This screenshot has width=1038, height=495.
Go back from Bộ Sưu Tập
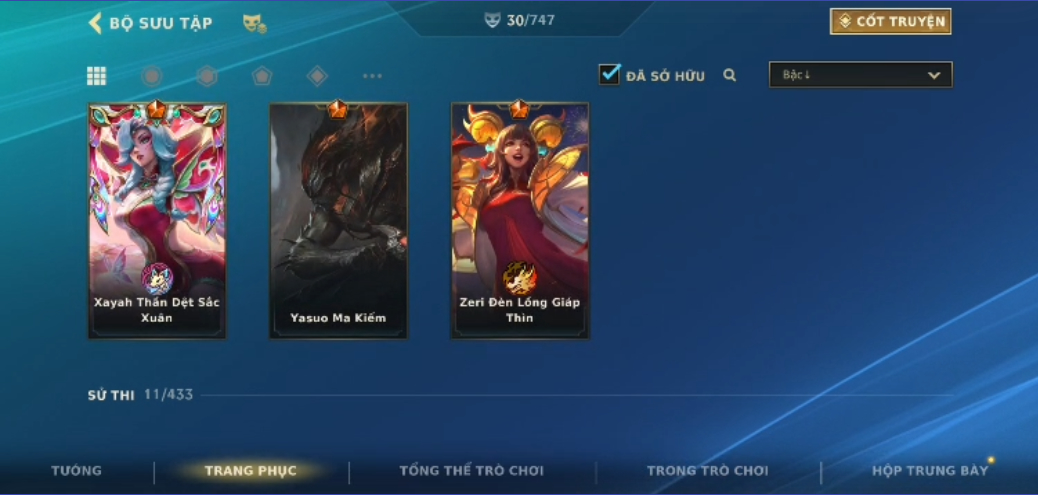pos(96,22)
